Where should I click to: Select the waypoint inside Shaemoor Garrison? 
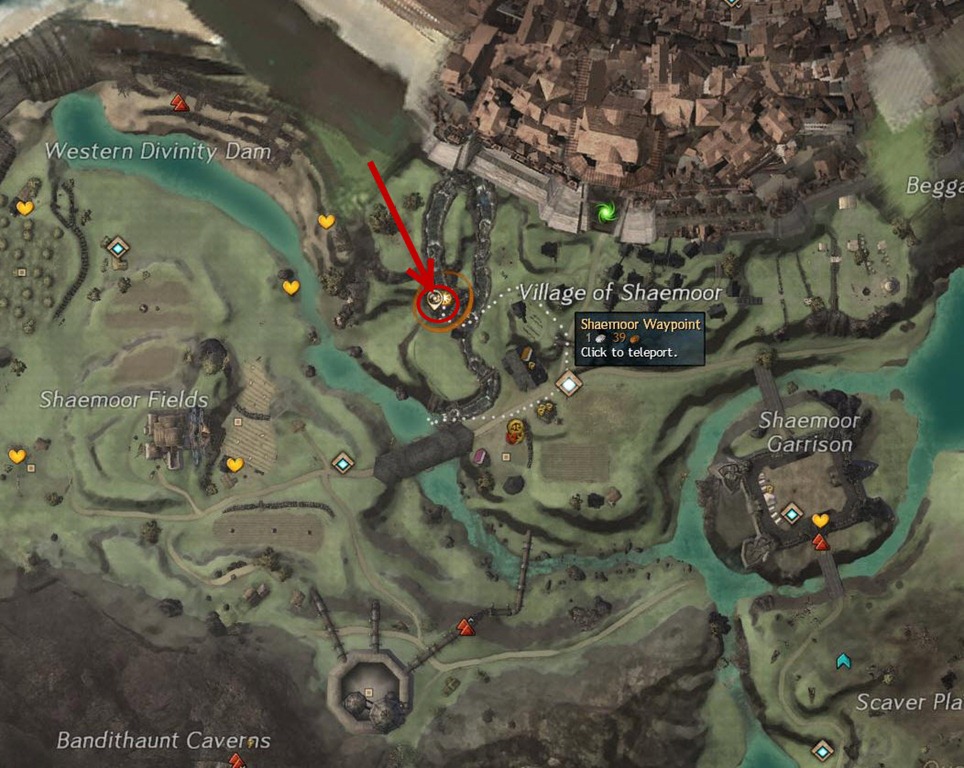(x=792, y=513)
